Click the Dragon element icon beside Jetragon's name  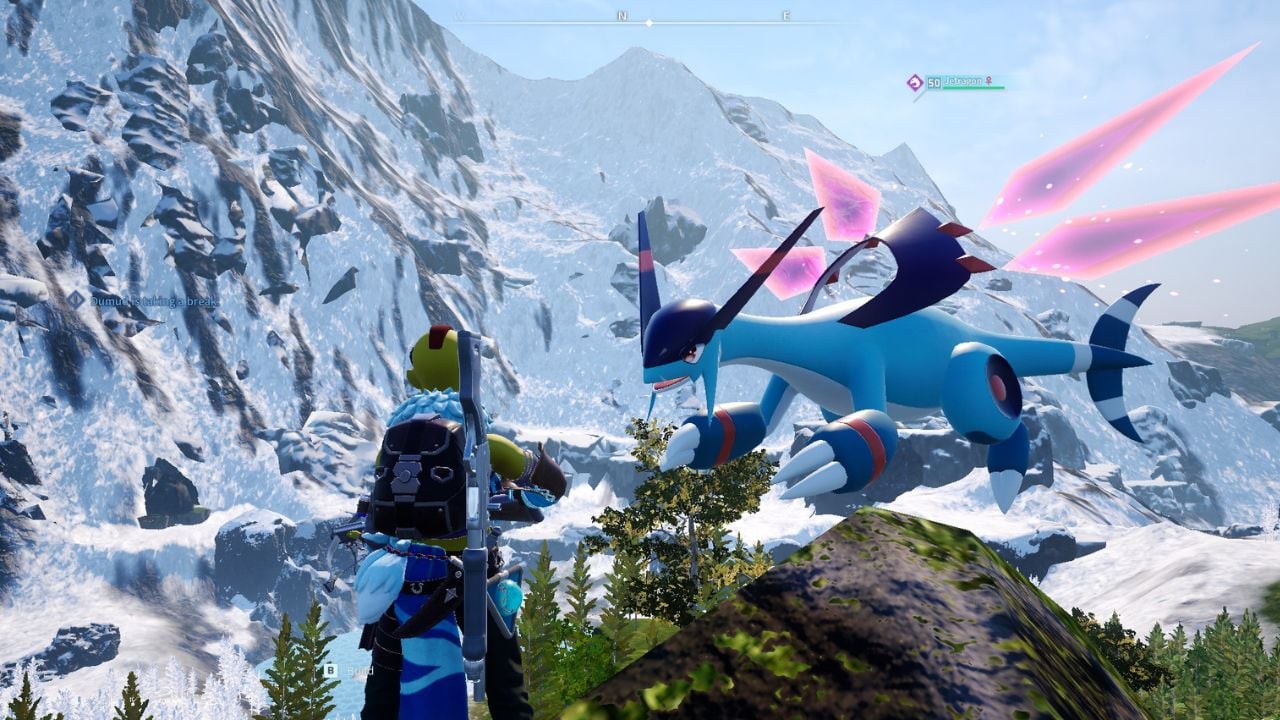tap(914, 81)
